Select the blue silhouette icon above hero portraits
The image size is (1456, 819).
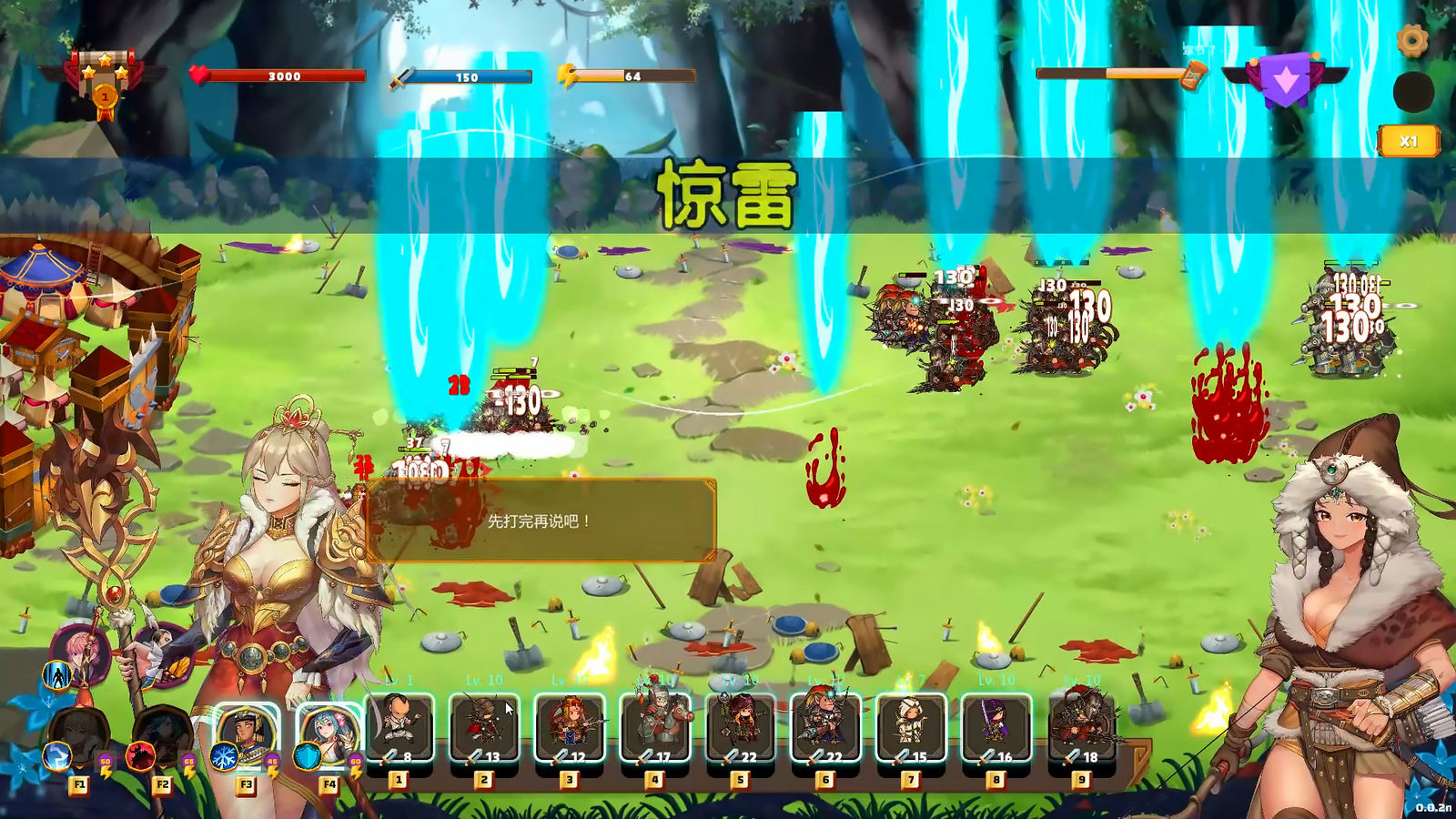point(57,676)
